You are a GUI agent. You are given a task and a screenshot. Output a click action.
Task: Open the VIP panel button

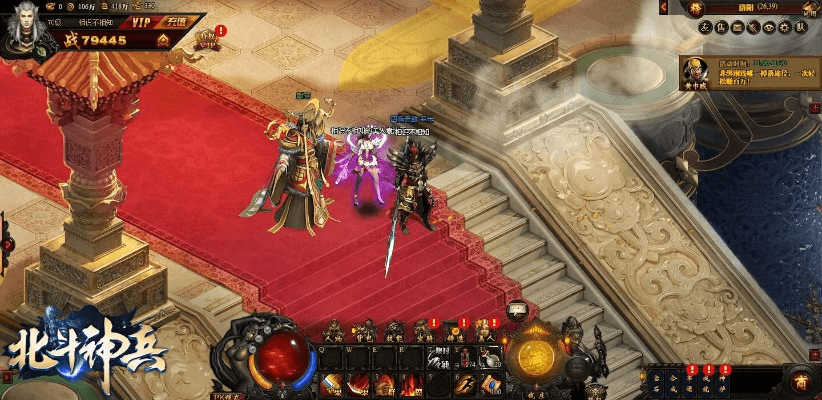(x=135, y=20)
